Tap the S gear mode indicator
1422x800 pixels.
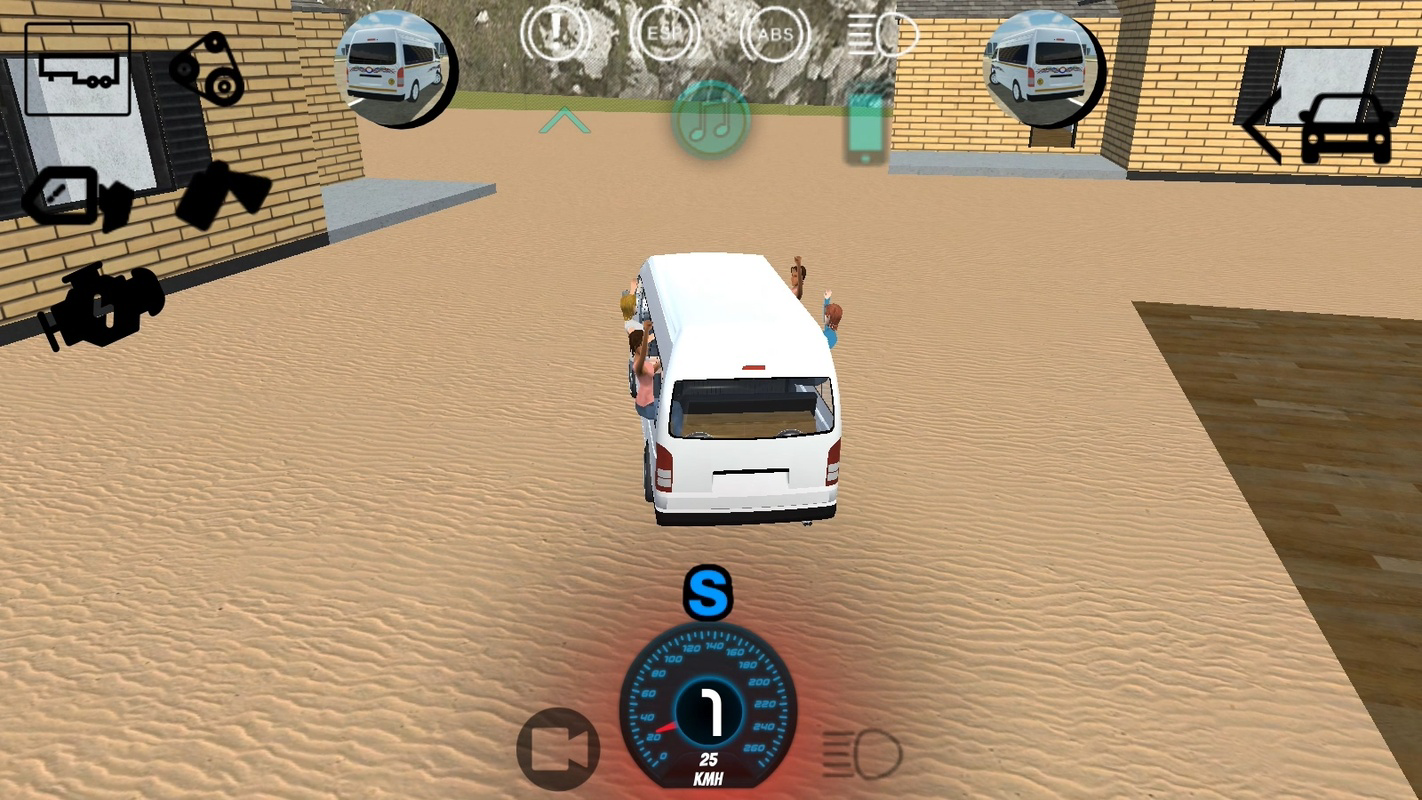[710, 594]
